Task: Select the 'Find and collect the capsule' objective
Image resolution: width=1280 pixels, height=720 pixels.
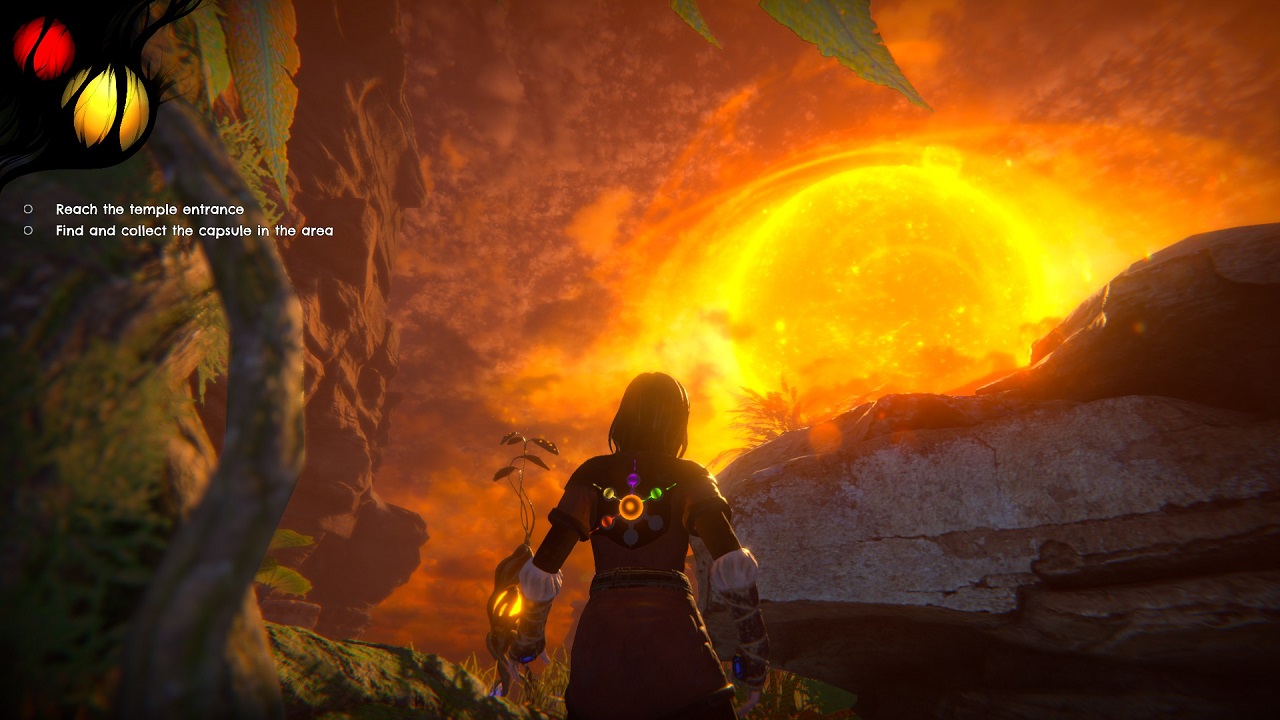Action: 194,231
